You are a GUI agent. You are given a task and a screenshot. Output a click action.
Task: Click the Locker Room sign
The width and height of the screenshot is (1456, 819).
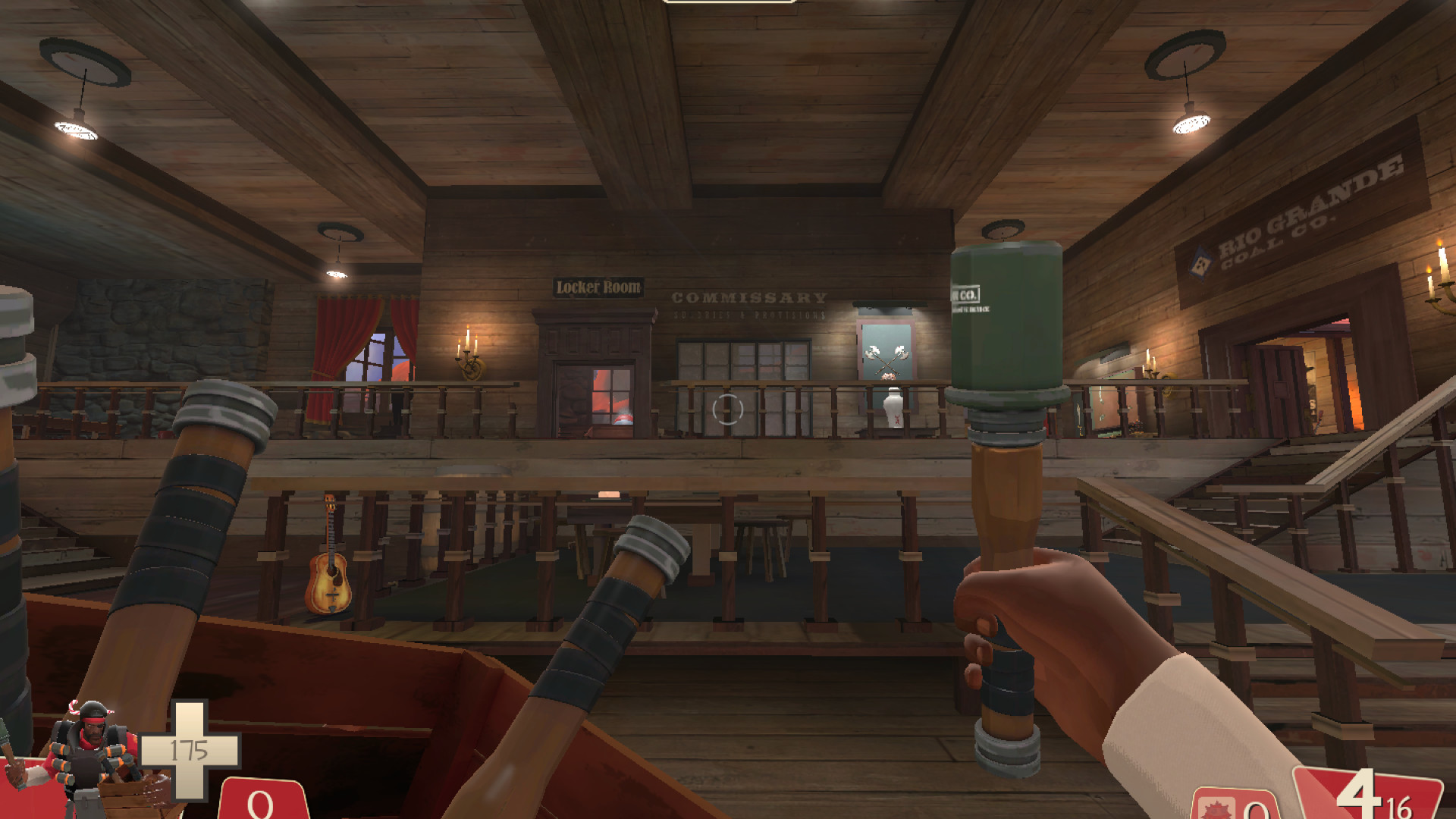coord(598,287)
